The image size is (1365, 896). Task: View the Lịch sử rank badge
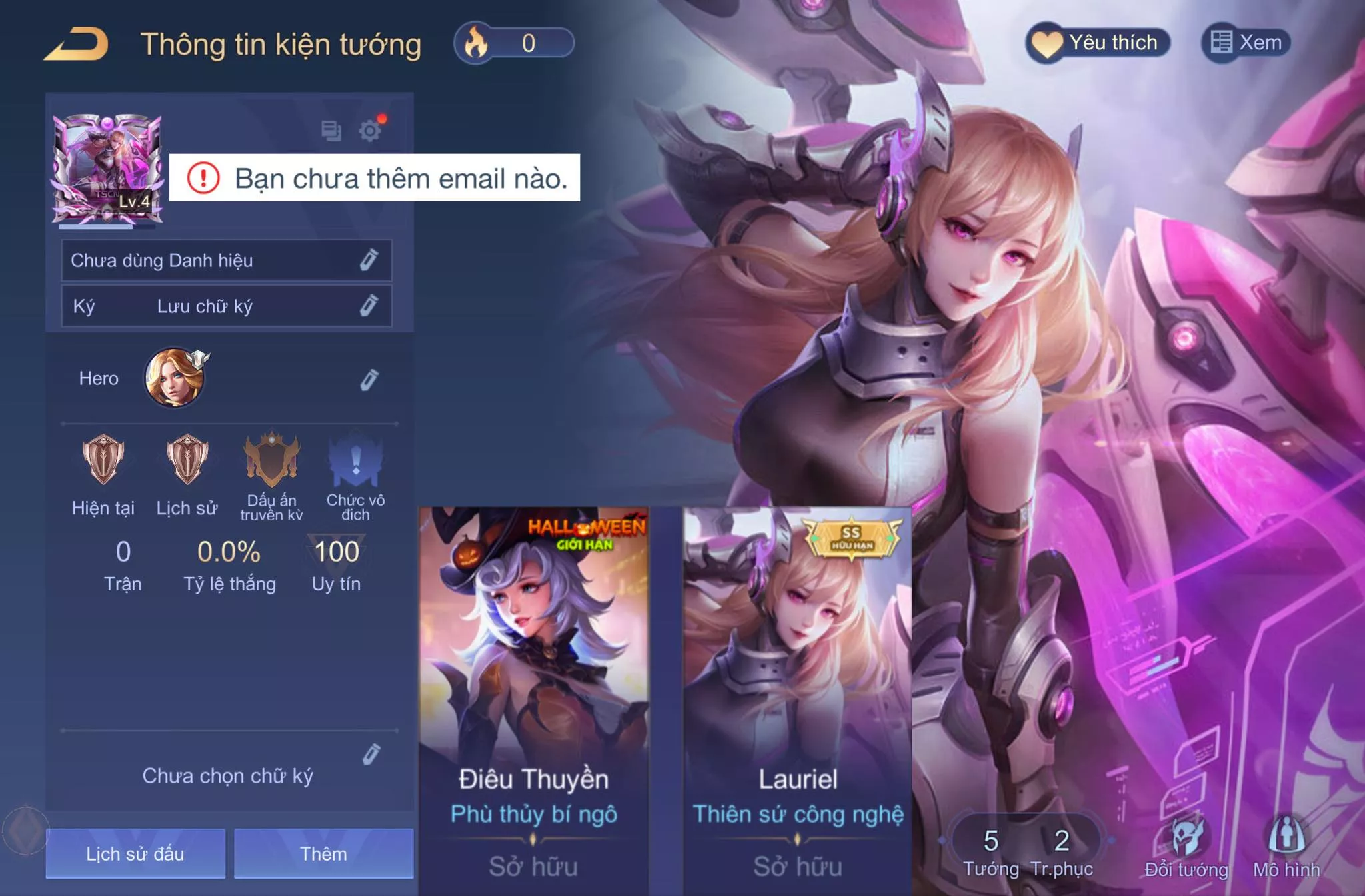coord(187,460)
